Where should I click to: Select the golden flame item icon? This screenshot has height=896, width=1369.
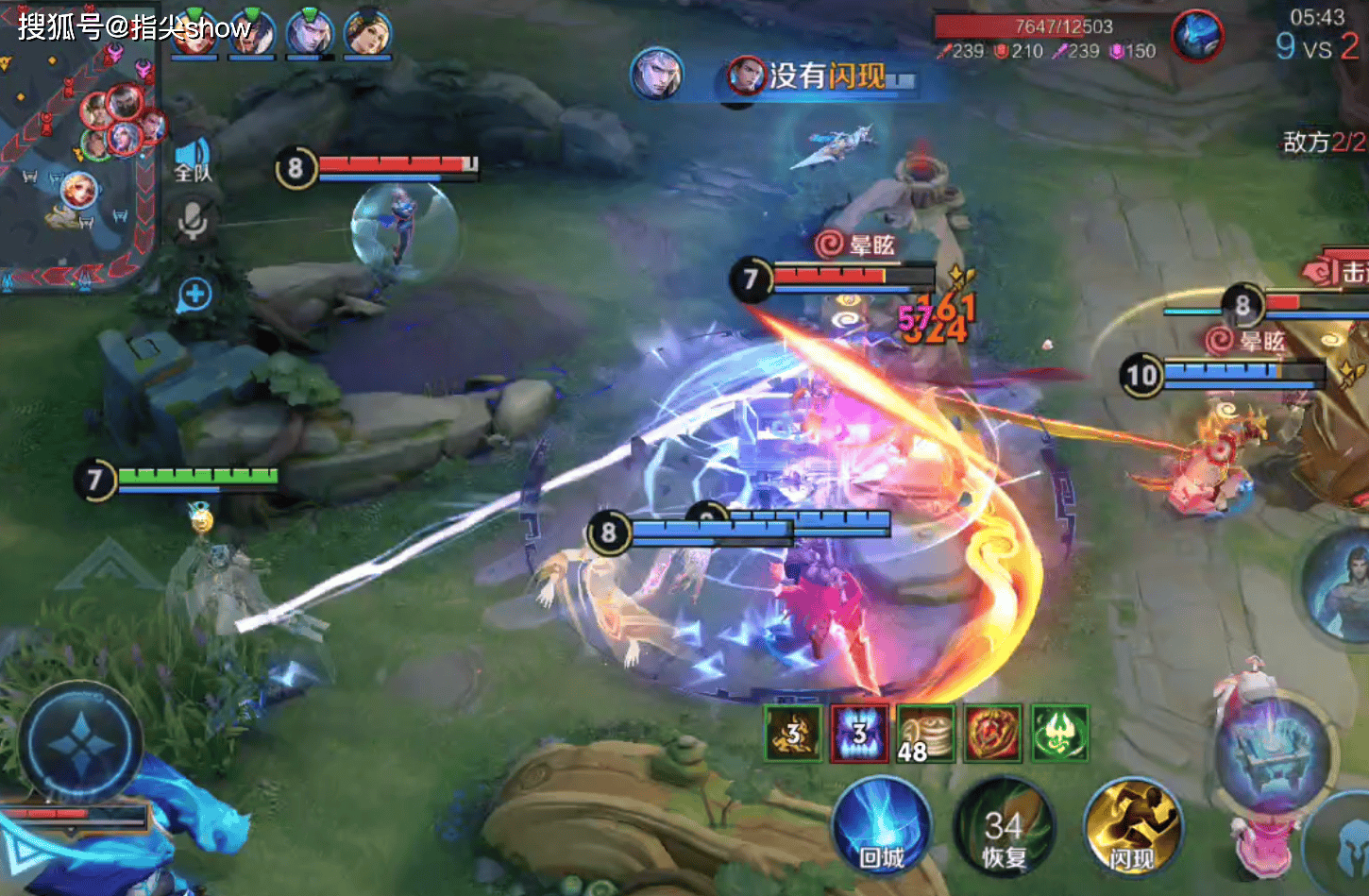(x=793, y=733)
